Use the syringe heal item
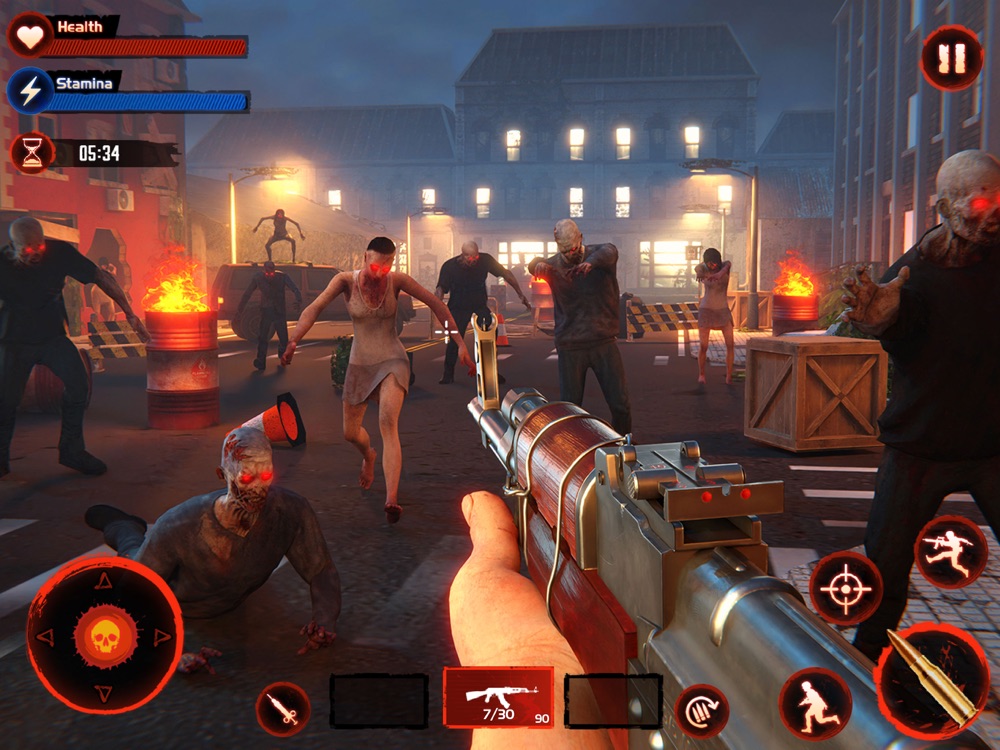The height and width of the screenshot is (750, 1000). pyautogui.click(x=282, y=709)
